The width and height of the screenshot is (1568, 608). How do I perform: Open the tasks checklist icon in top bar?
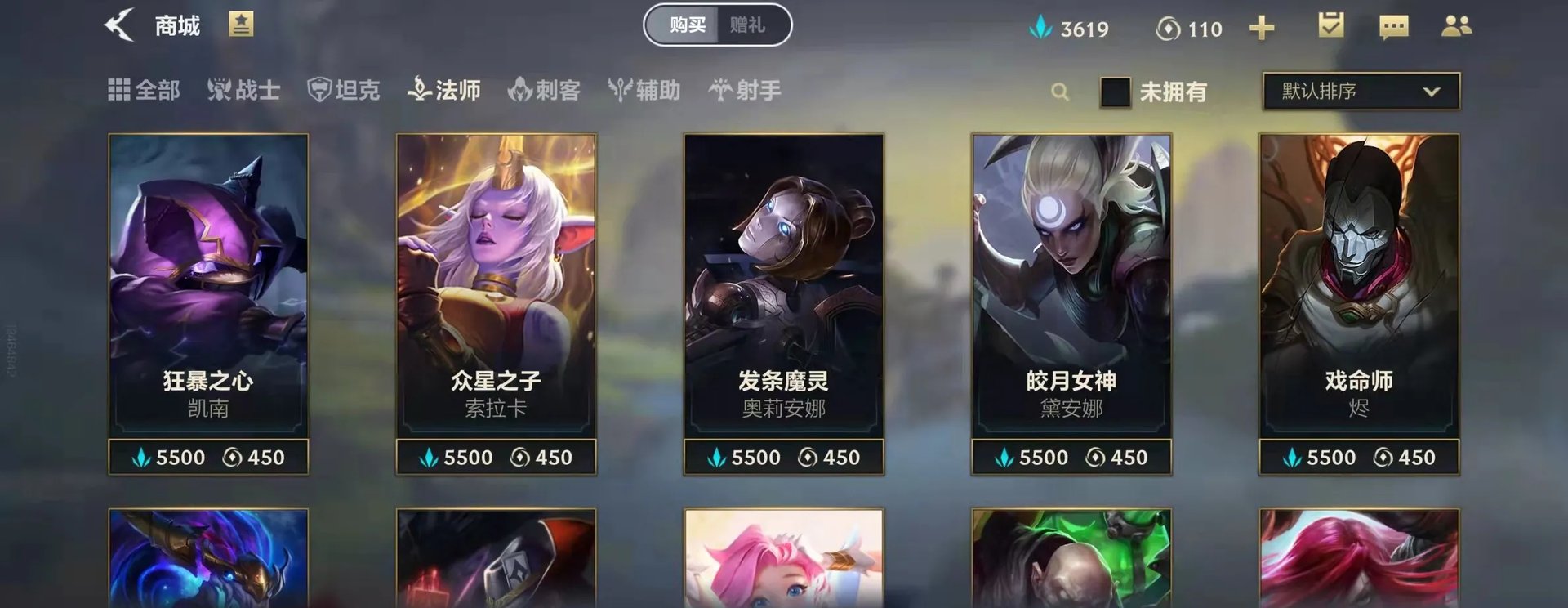pyautogui.click(x=1330, y=26)
